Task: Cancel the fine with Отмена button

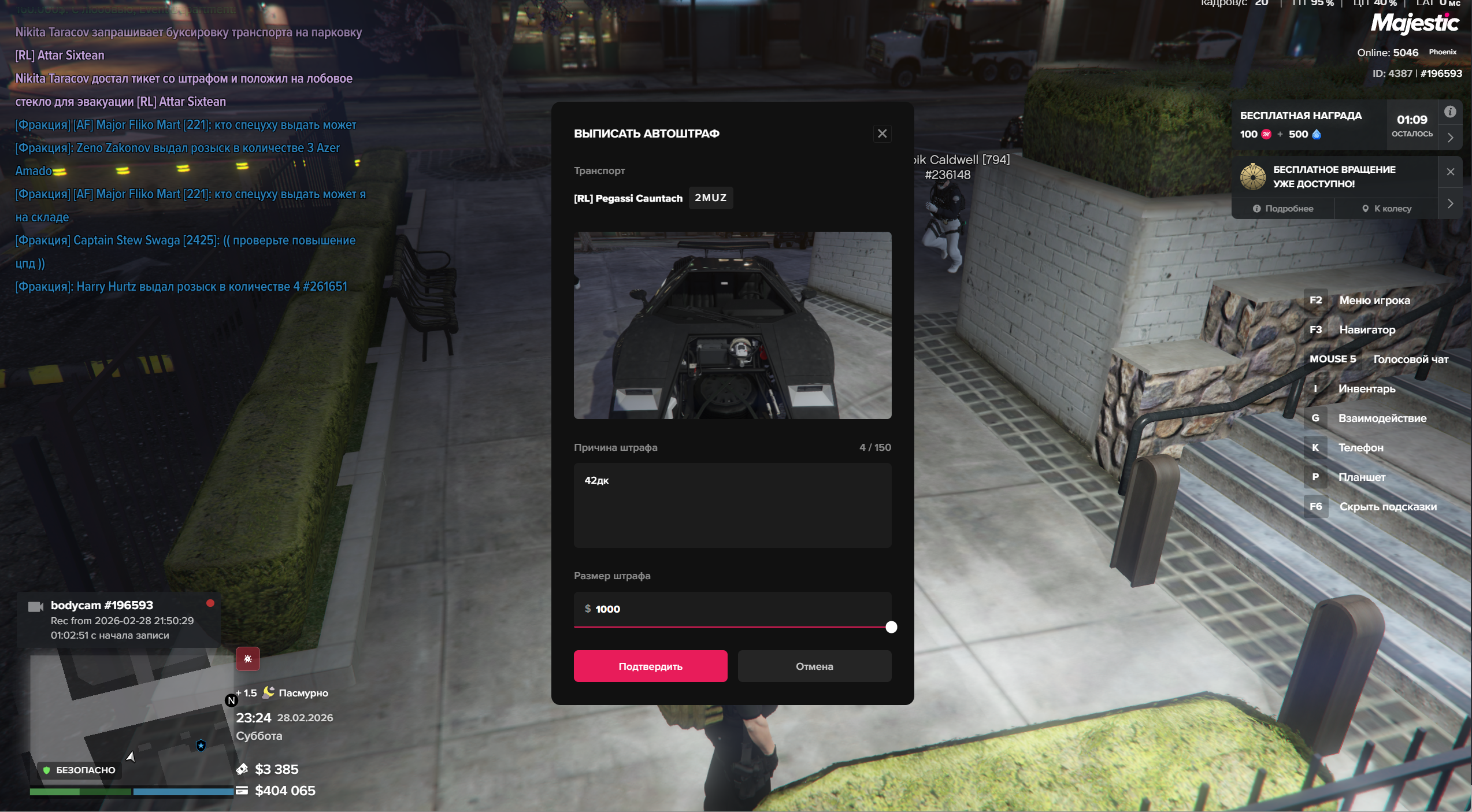Action: (814, 666)
